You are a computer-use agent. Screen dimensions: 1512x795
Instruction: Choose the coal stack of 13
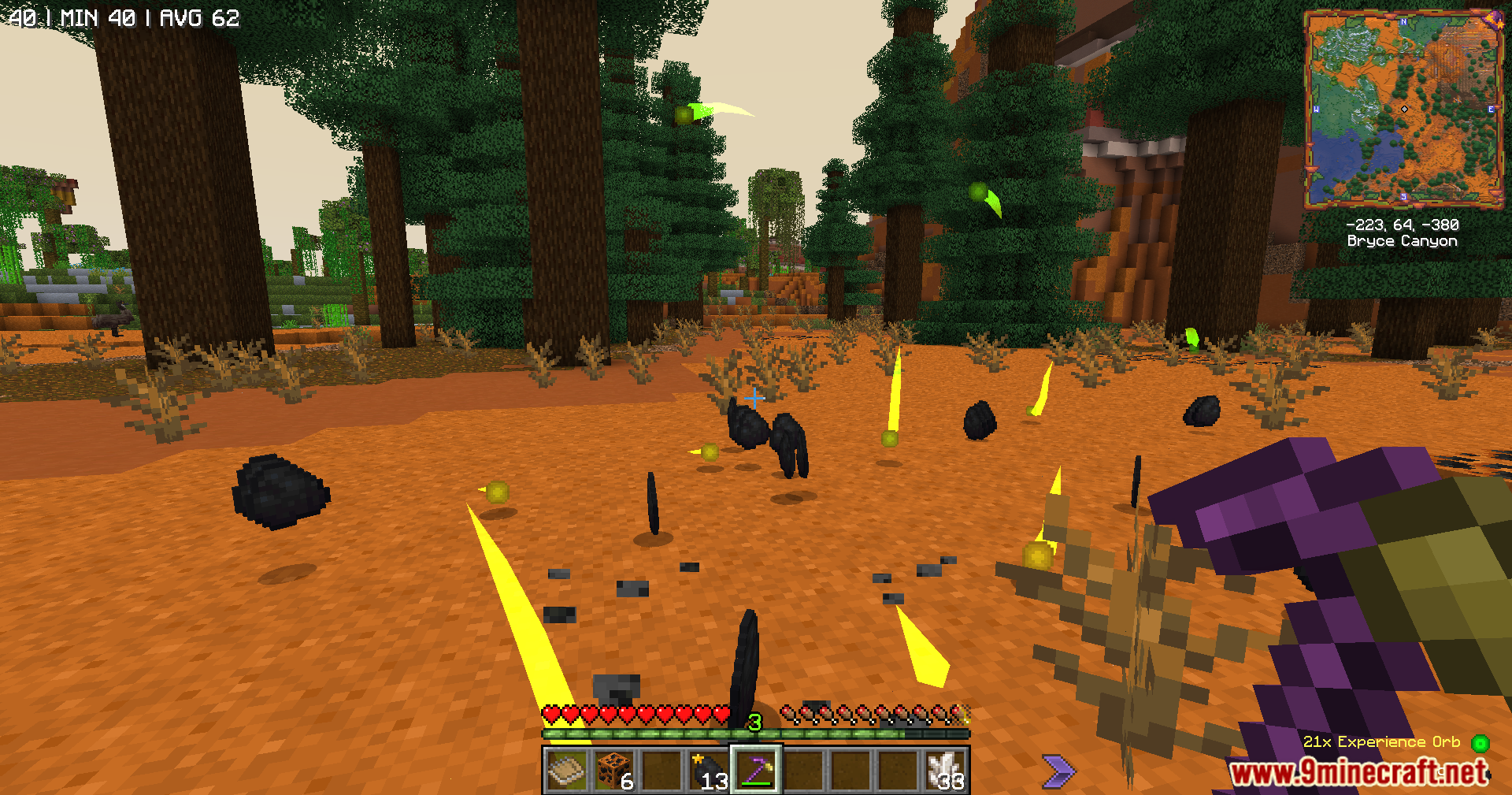(709, 770)
